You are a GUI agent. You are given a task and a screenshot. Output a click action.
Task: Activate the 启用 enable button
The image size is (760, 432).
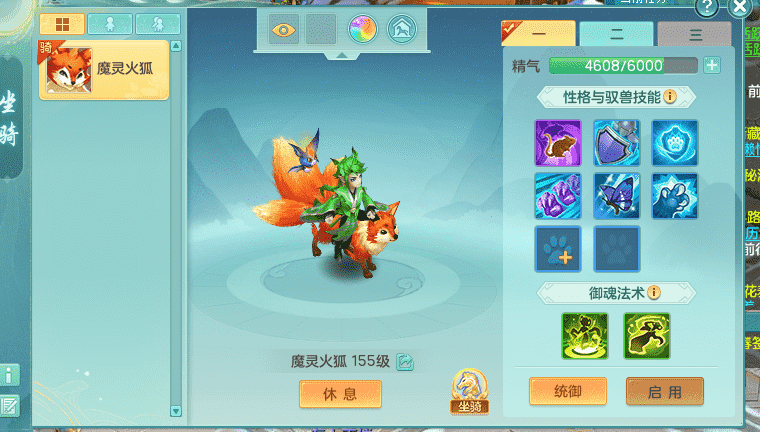(664, 391)
